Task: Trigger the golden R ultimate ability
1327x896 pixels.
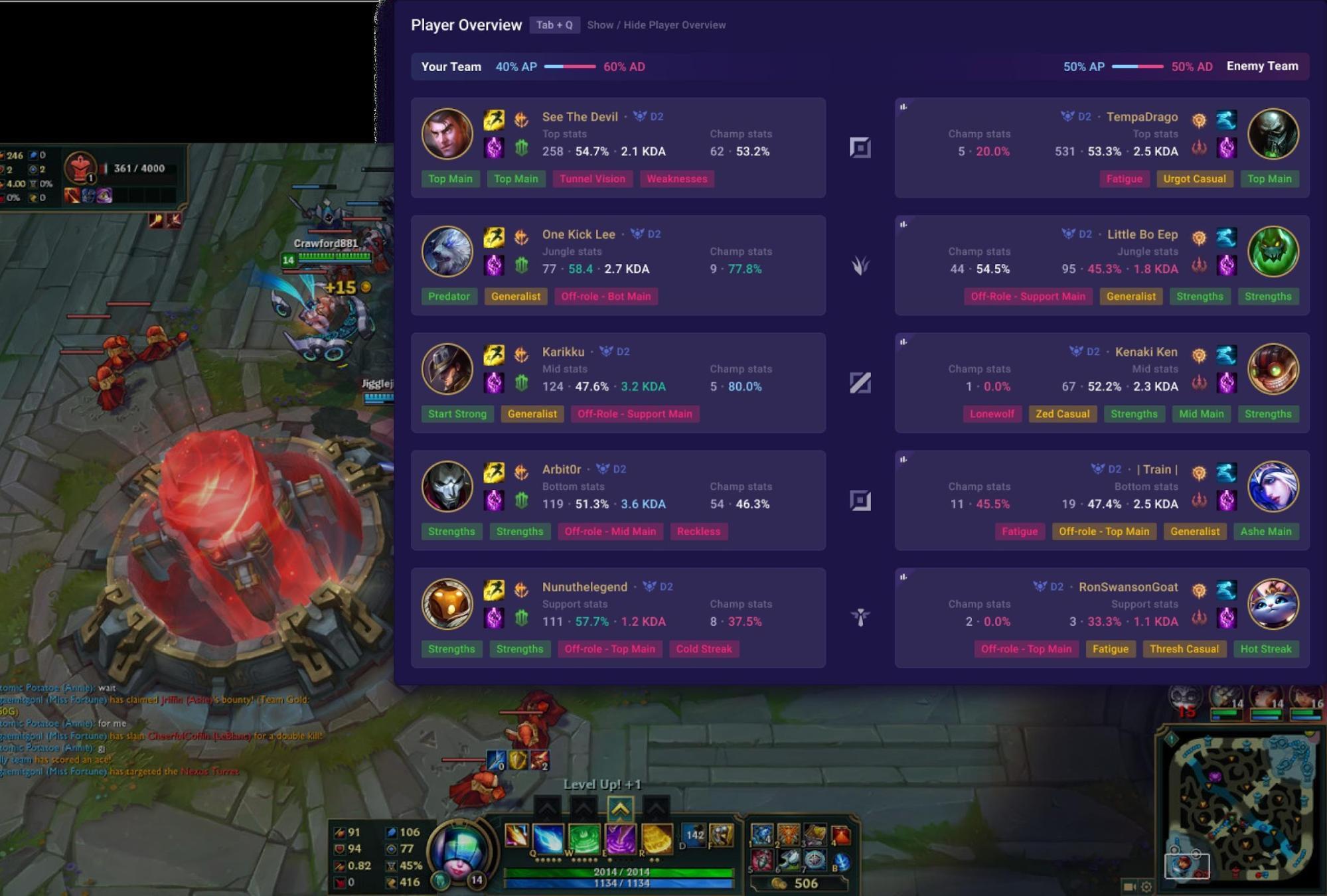Action: (x=657, y=838)
